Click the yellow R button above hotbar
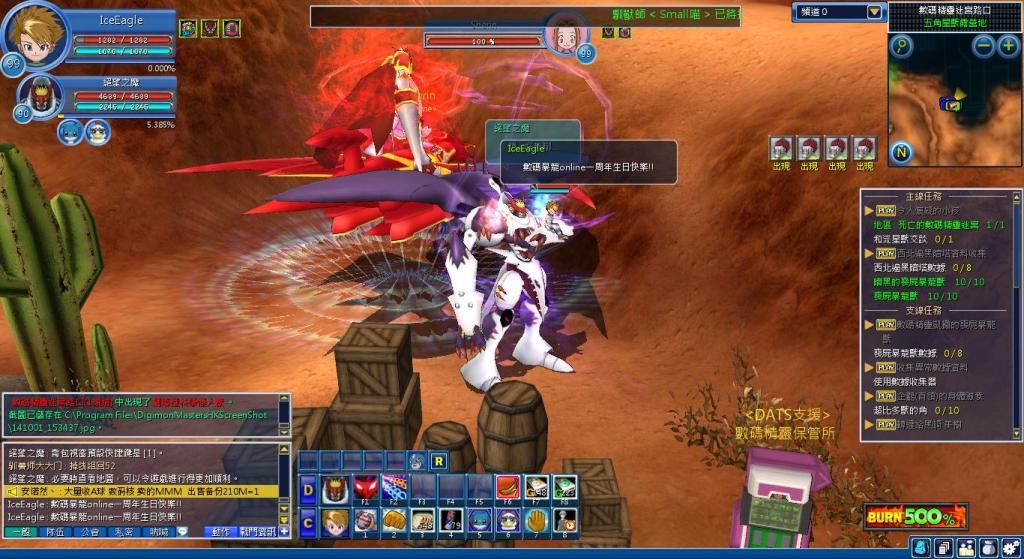 pos(438,461)
